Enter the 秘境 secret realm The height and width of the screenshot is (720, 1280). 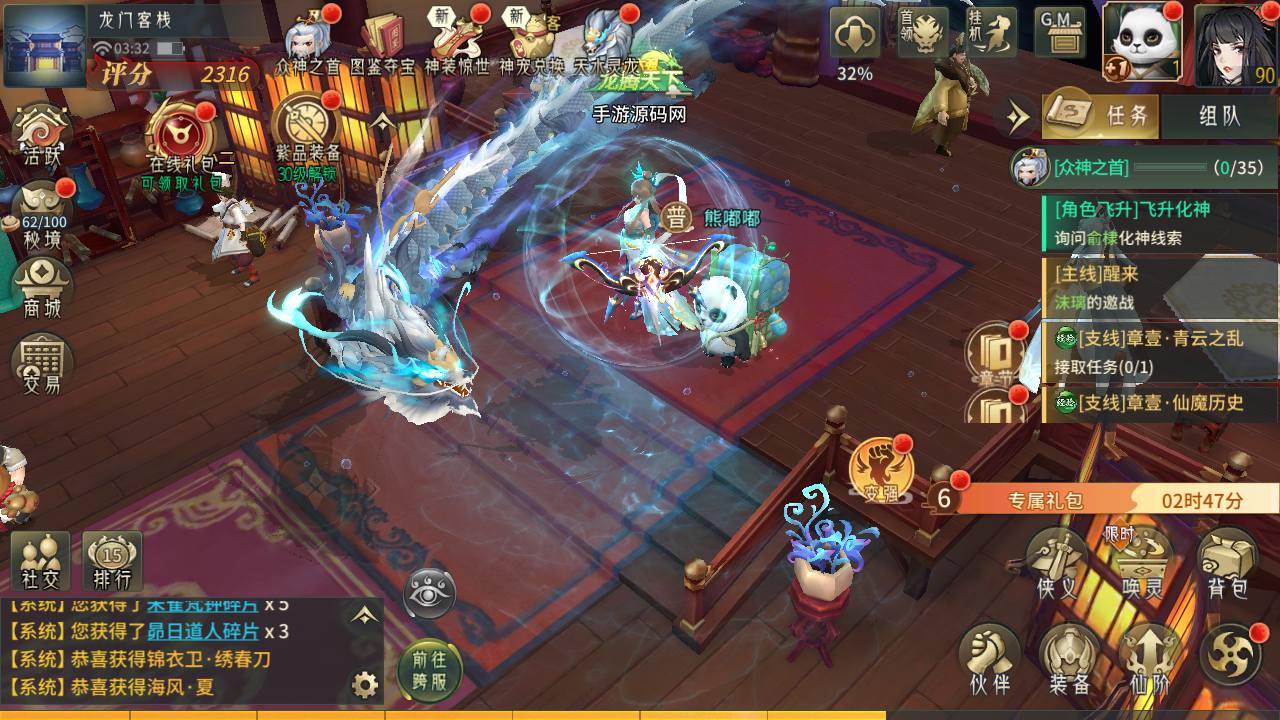(43, 211)
